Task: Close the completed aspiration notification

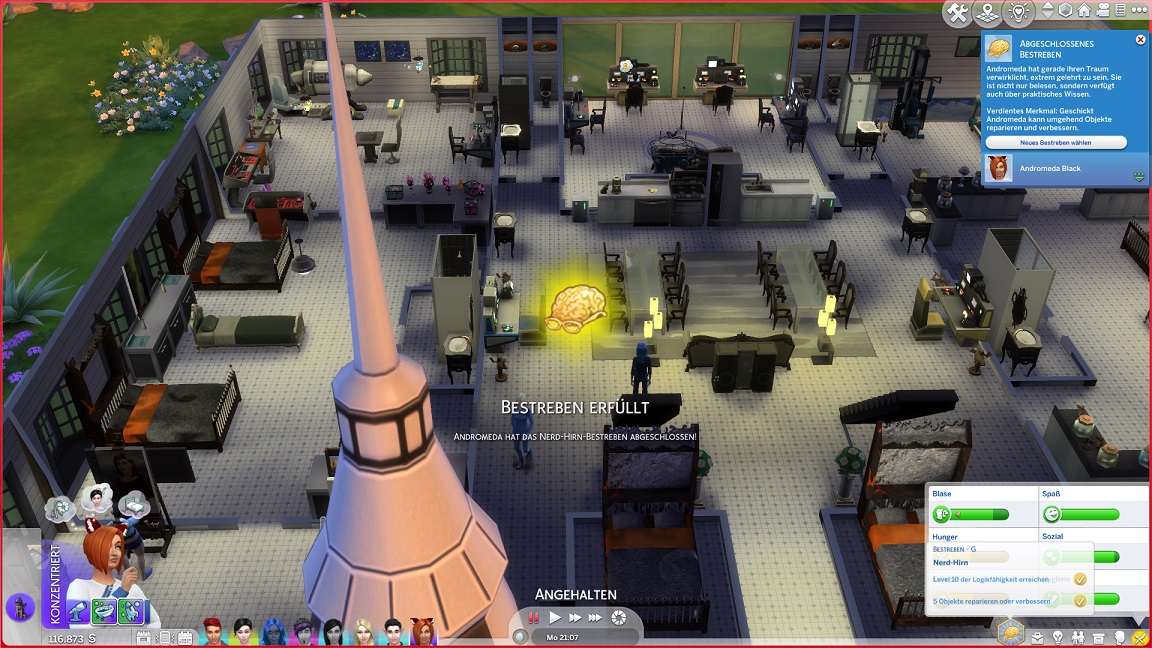Action: click(x=1140, y=40)
